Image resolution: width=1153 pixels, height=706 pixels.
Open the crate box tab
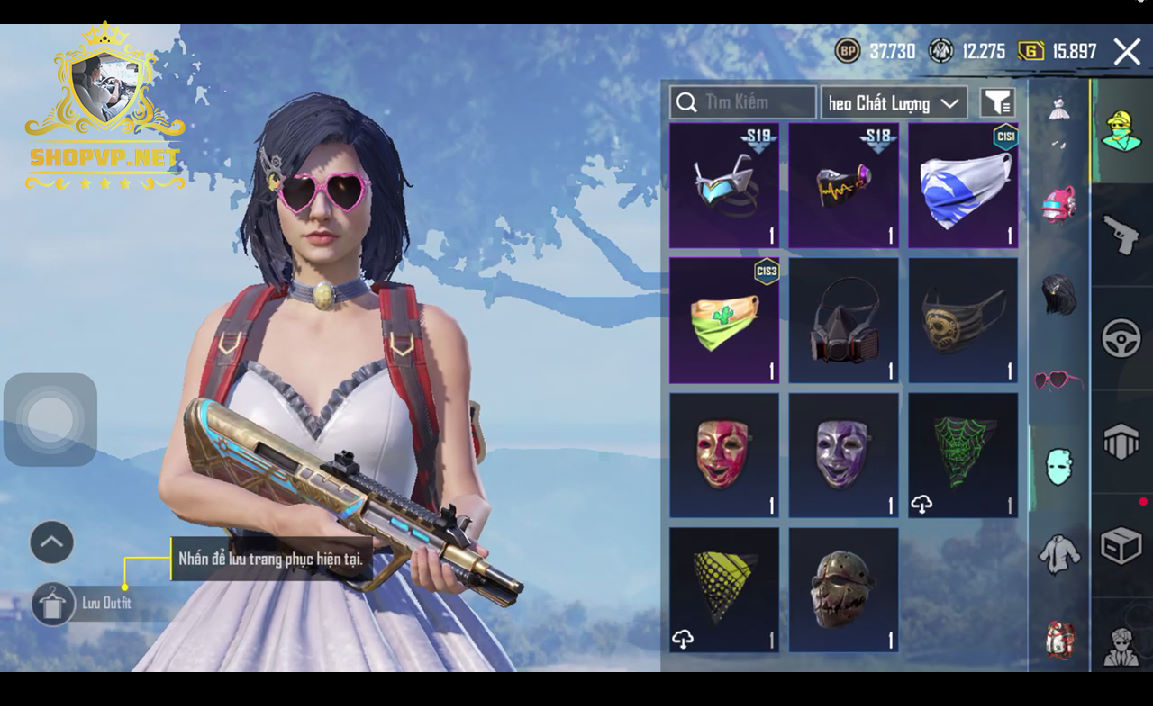tap(1121, 545)
